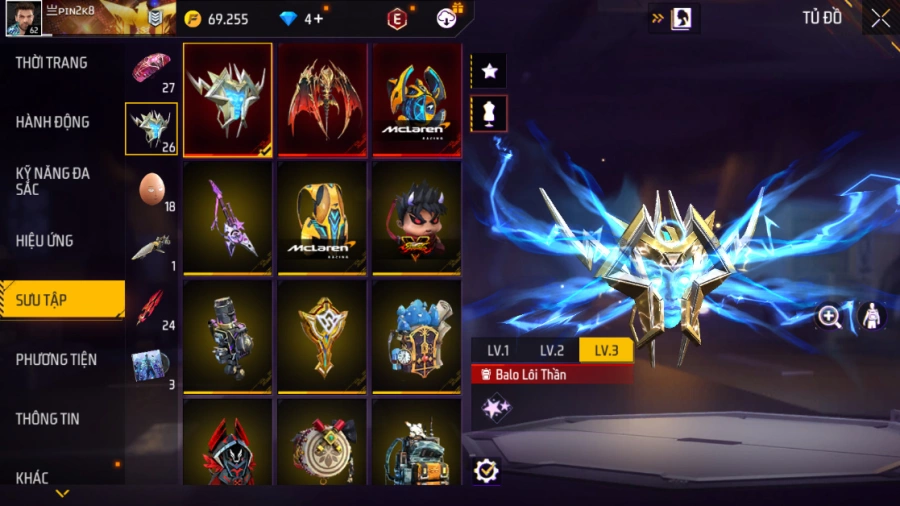900x506 pixels.
Task: Choose the Khác menu entry
Action: coord(32,477)
